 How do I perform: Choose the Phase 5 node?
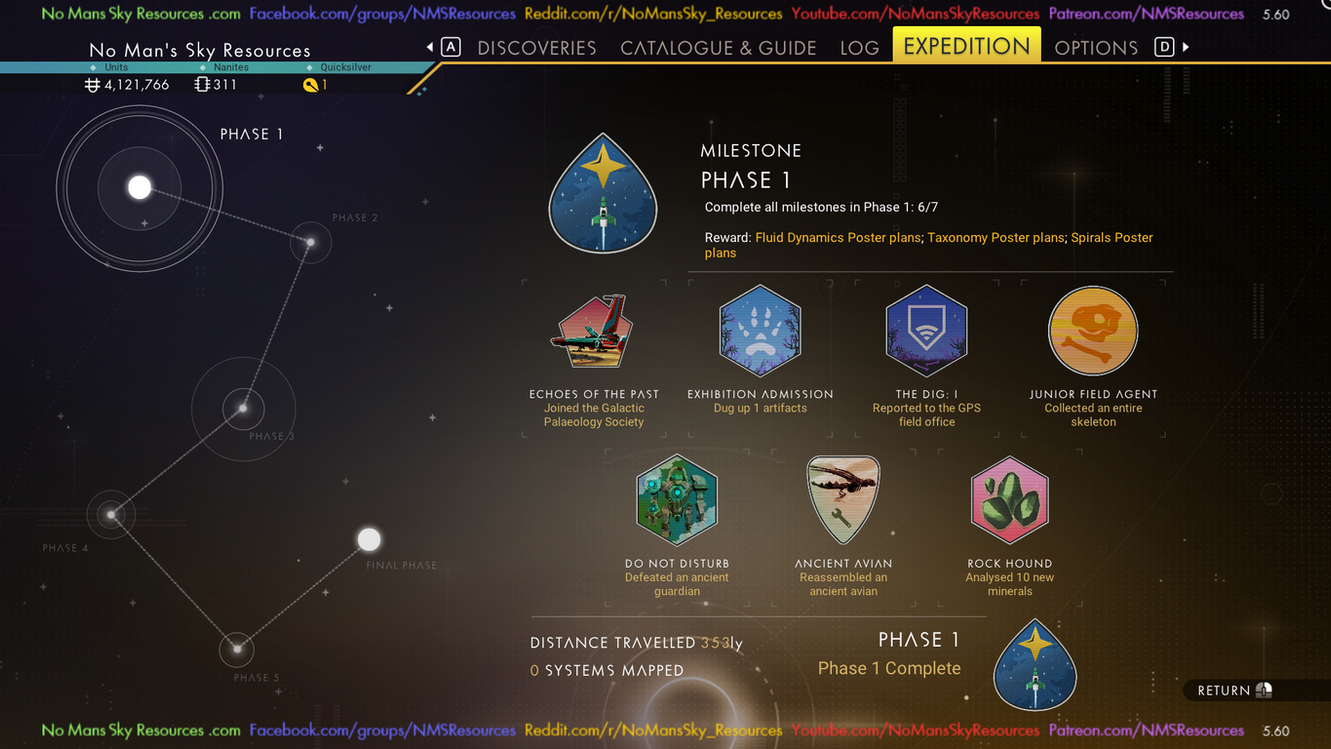click(237, 649)
